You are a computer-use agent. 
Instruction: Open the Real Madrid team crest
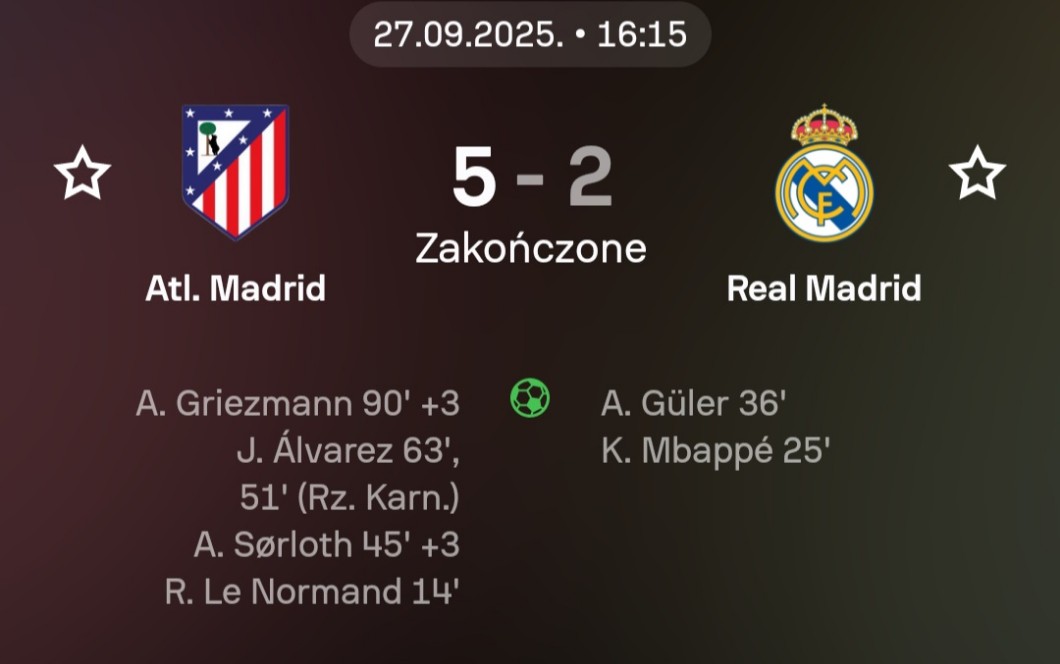[x=824, y=173]
